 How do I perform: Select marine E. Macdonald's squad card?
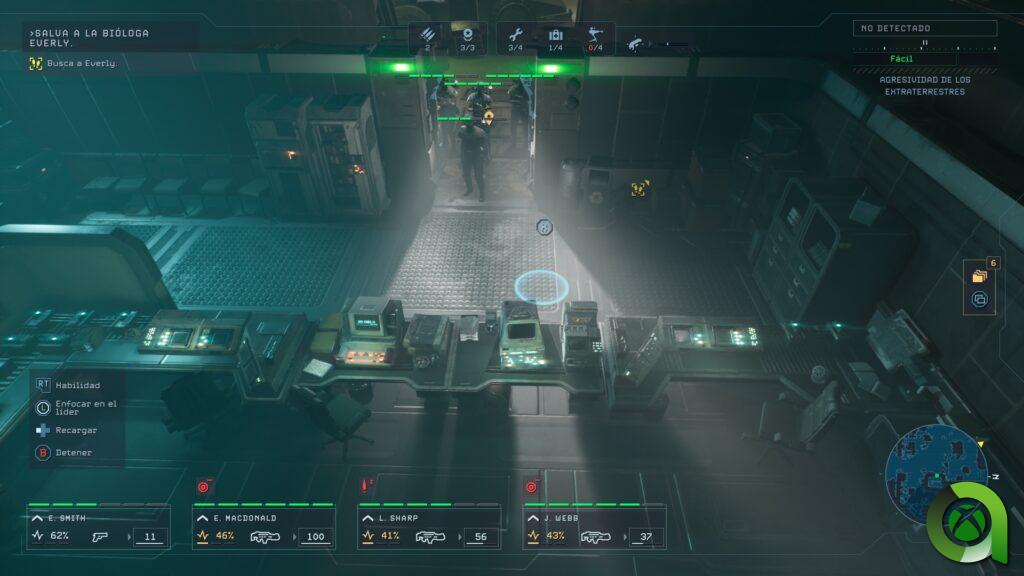264,527
